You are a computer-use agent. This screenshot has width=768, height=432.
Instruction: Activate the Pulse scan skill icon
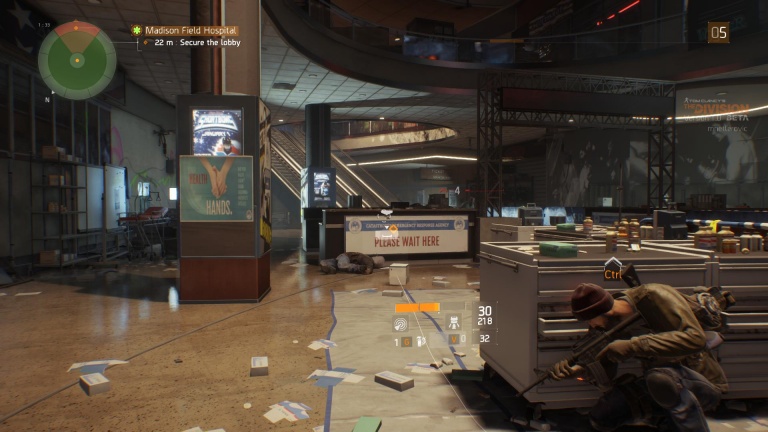coord(402,324)
